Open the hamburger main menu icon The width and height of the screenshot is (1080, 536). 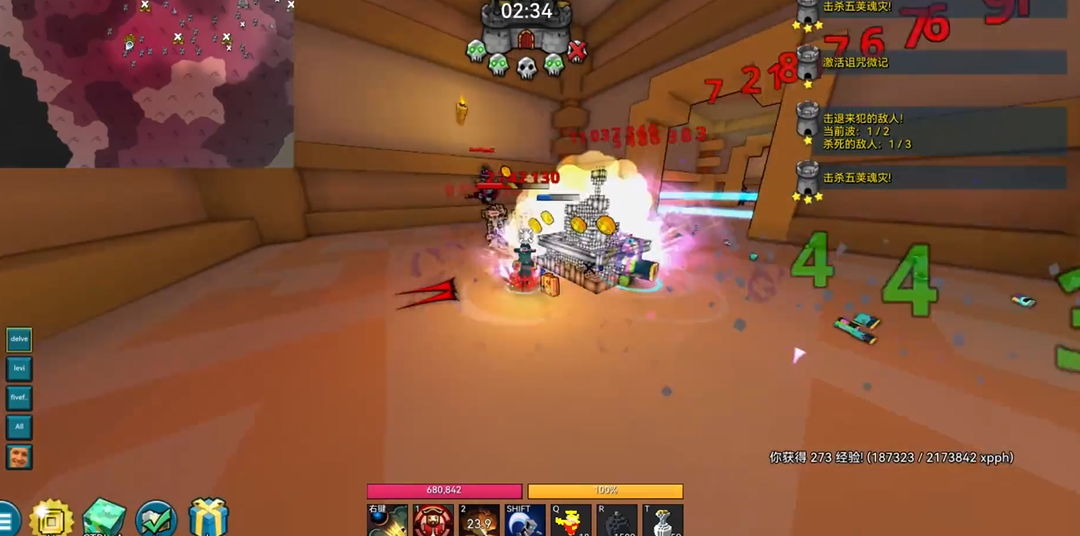click(6, 520)
